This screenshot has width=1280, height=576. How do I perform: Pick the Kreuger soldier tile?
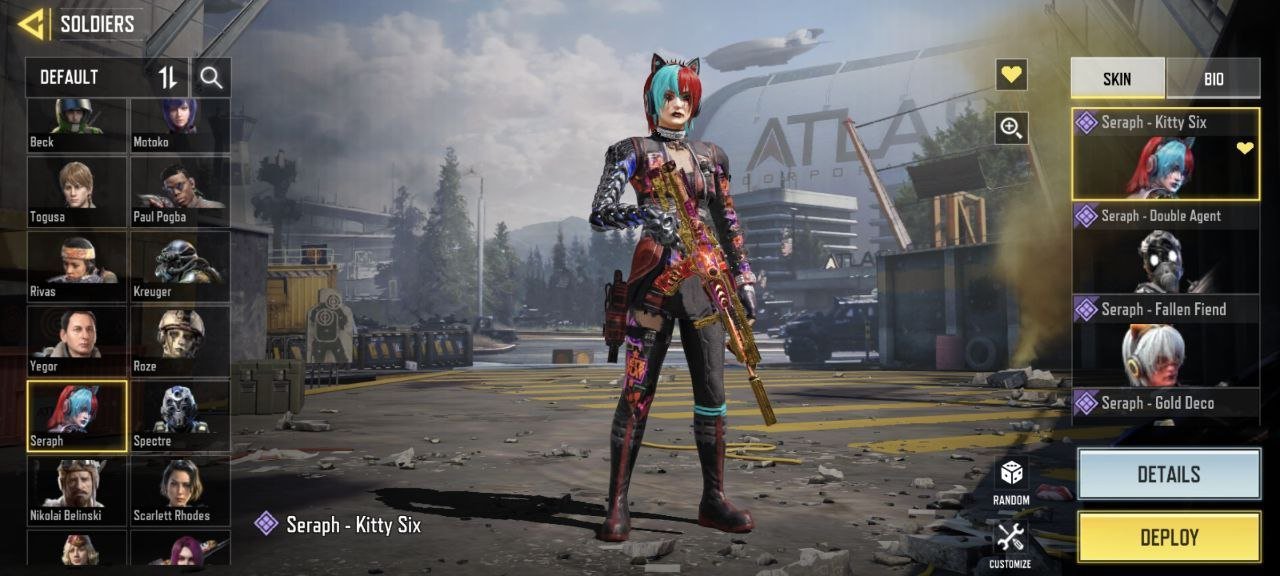pyautogui.click(x=180, y=266)
